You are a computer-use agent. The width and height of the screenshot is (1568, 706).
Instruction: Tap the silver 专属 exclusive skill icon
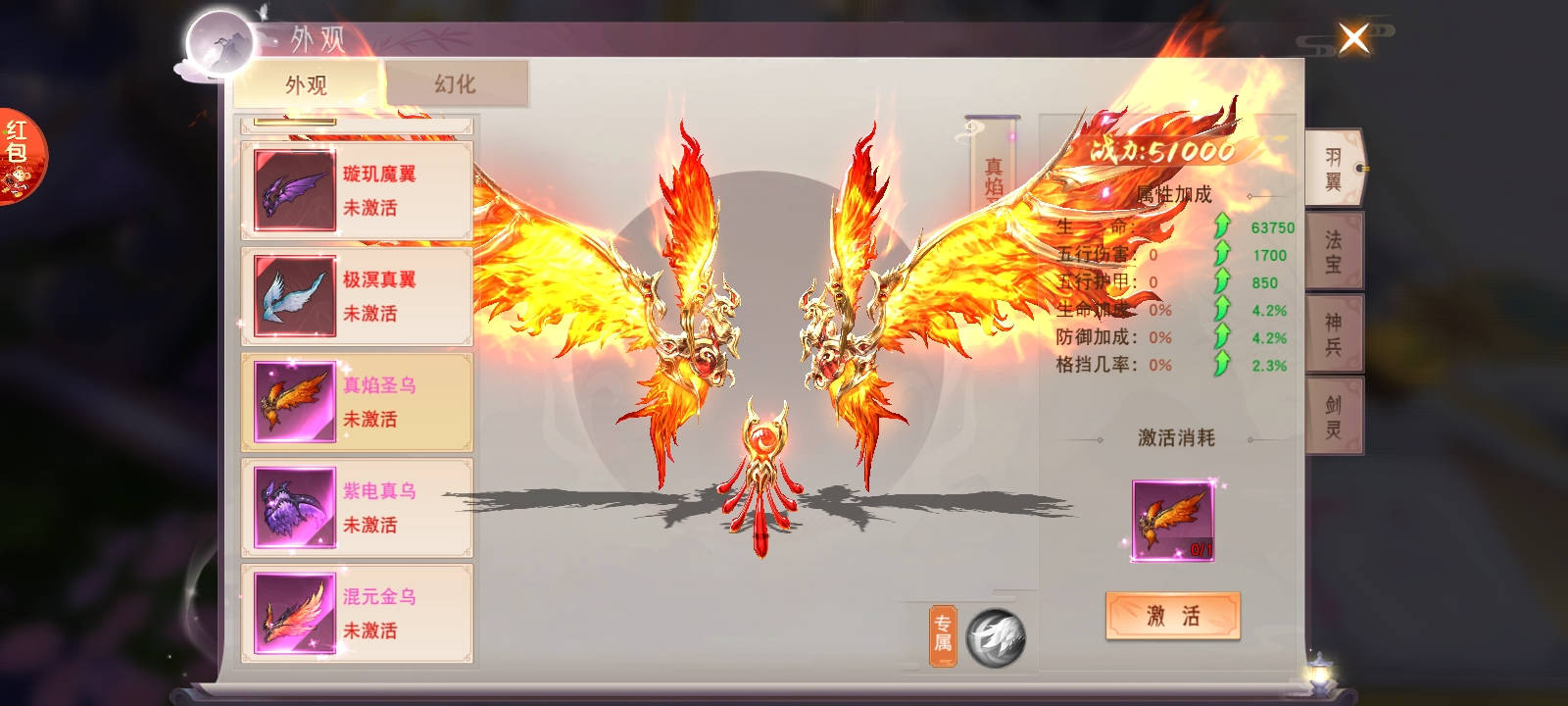[995, 637]
